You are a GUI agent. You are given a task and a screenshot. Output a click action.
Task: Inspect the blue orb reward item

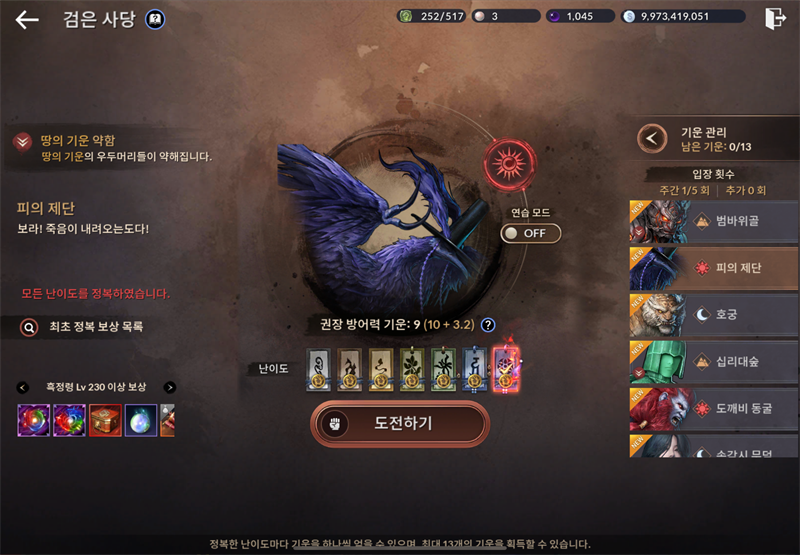click(140, 420)
